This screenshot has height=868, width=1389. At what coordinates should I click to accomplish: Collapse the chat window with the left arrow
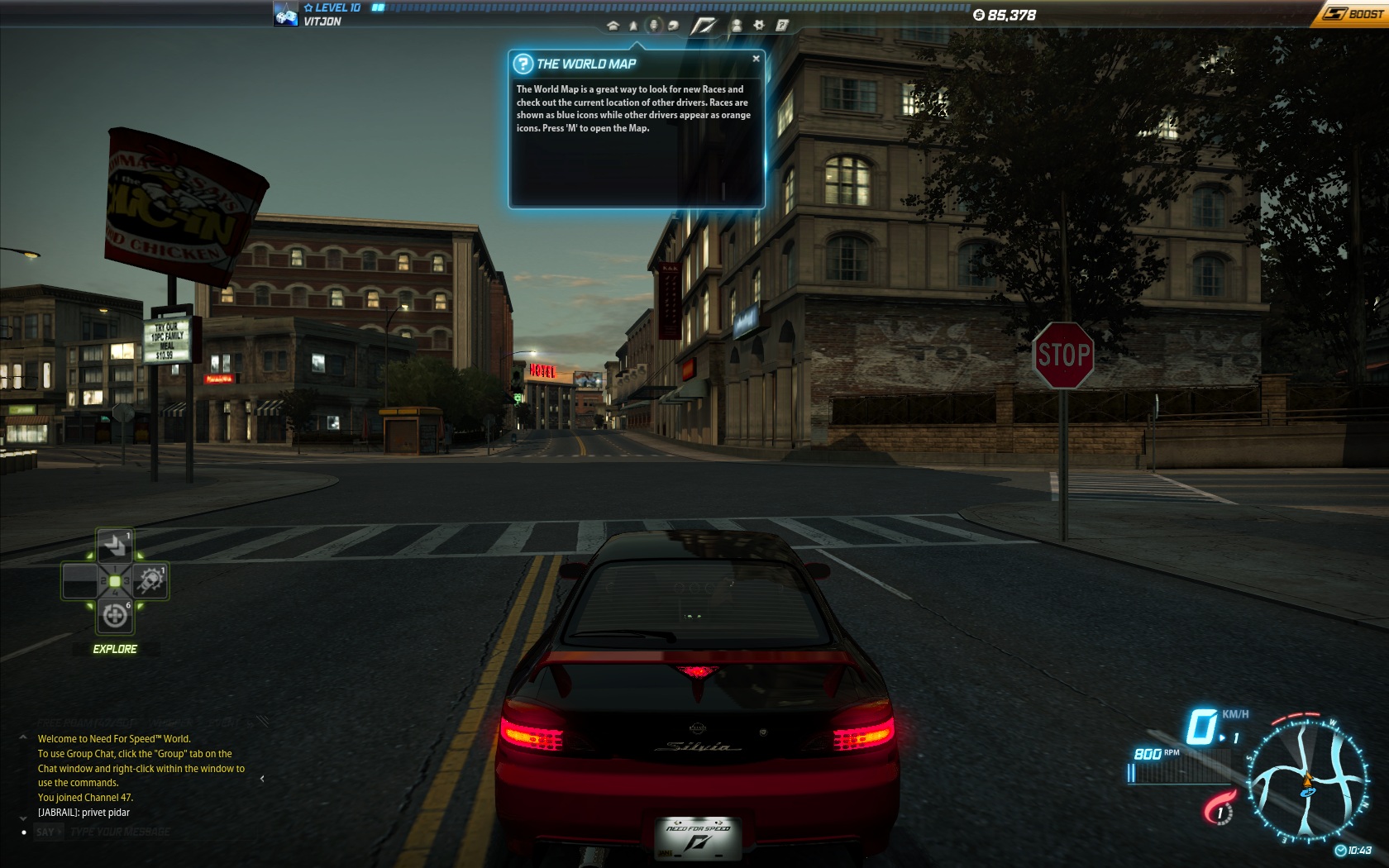[262, 779]
